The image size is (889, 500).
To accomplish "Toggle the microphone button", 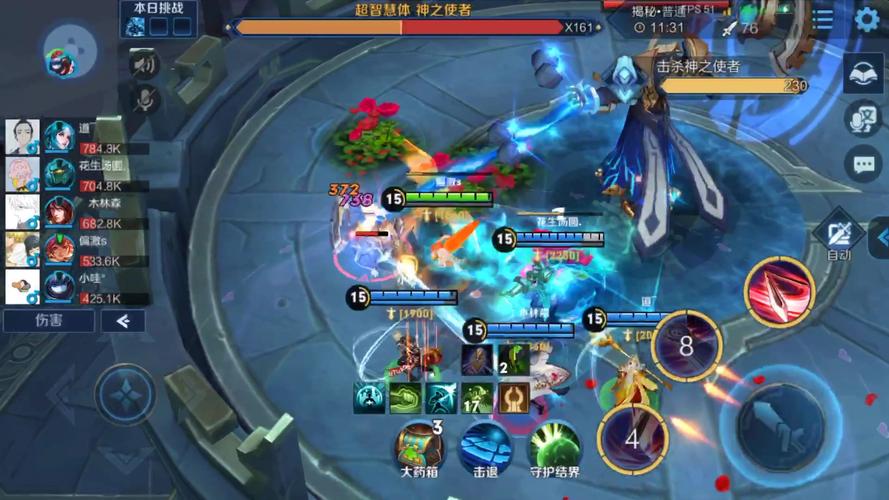I will 146,98.
